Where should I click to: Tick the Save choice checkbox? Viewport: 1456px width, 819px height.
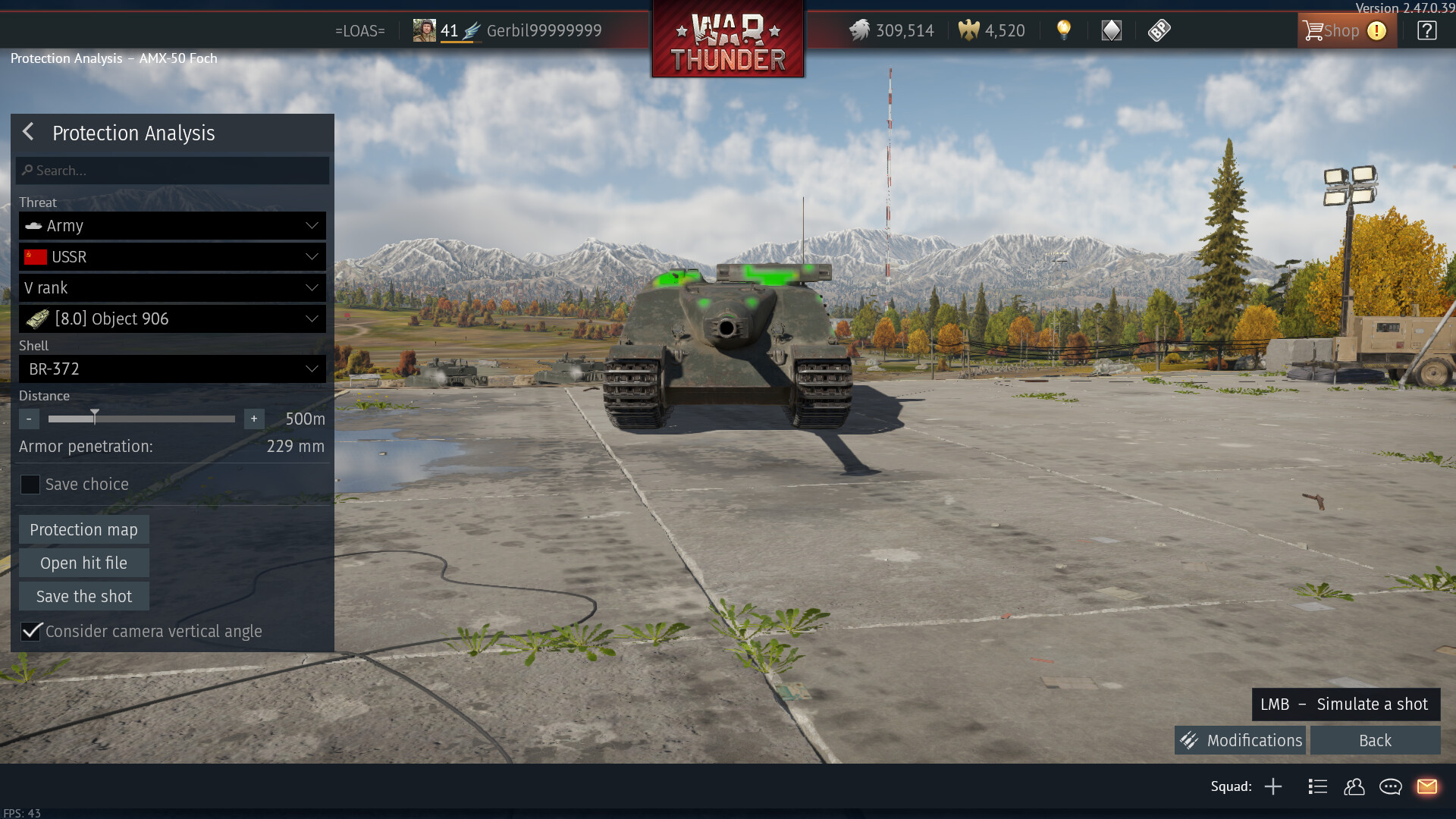coord(30,485)
